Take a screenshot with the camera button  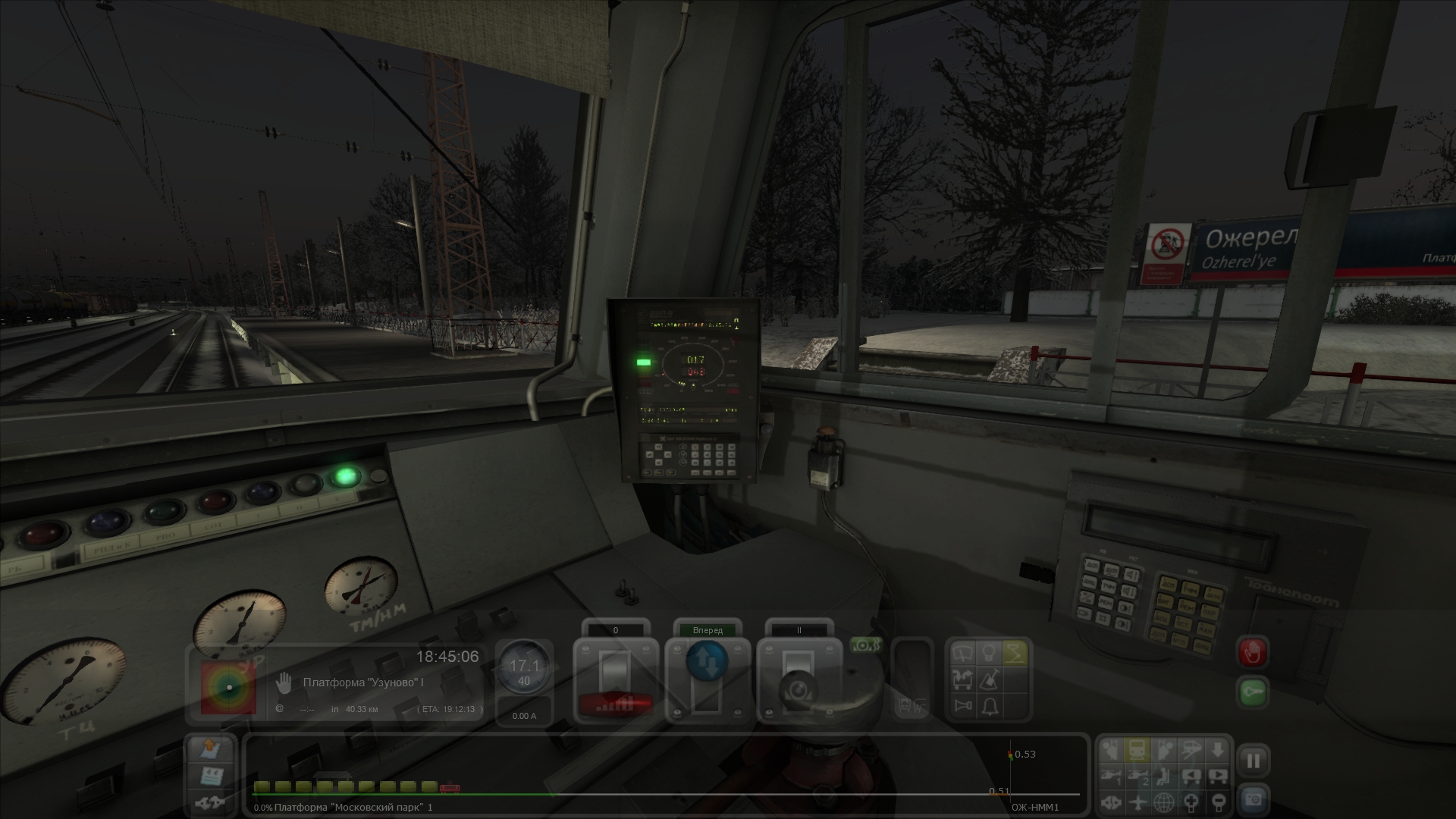click(1253, 799)
